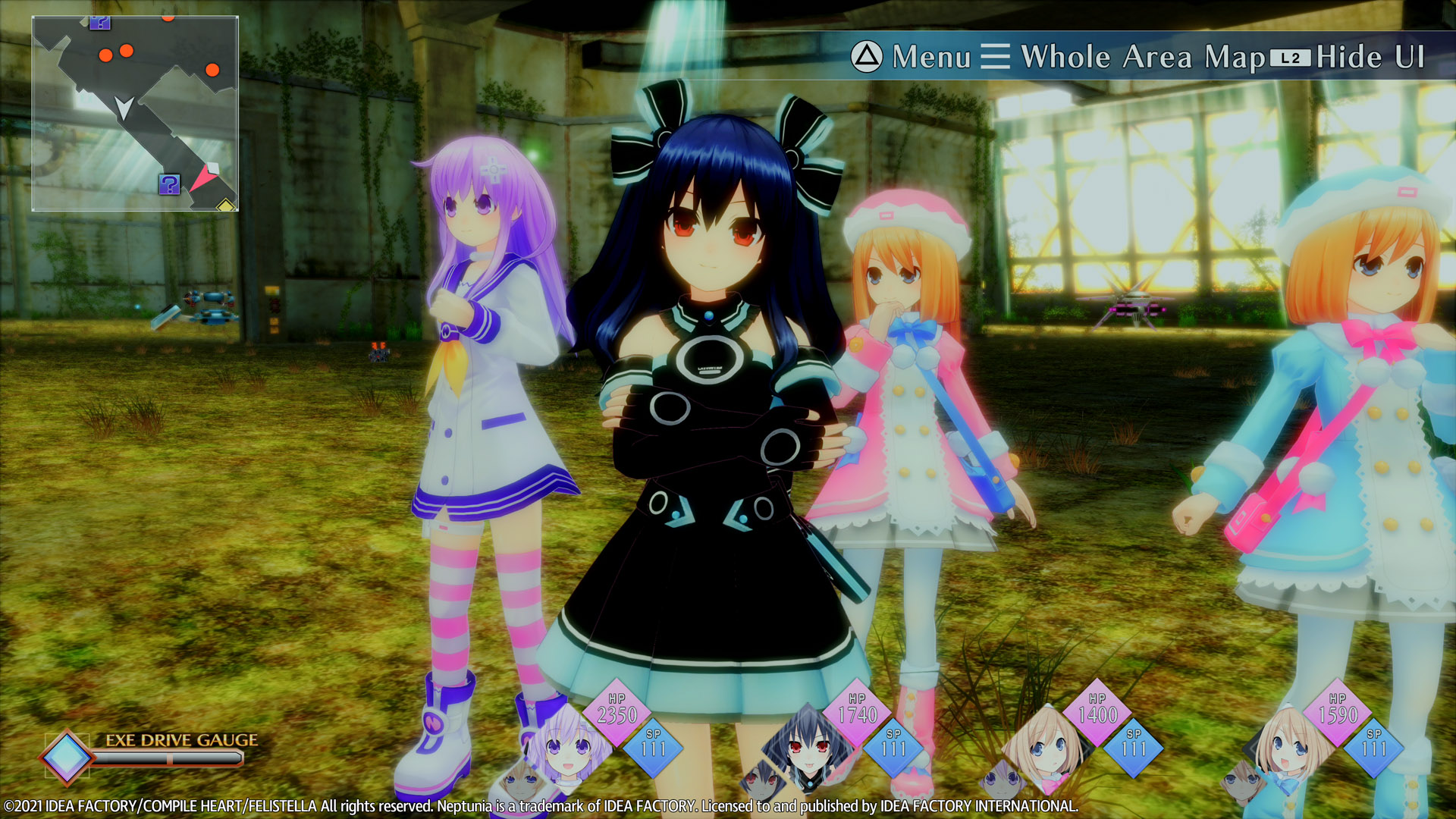The width and height of the screenshot is (1456, 819).
Task: Choose the party portrait beside HP 1400
Action: coord(1045,747)
